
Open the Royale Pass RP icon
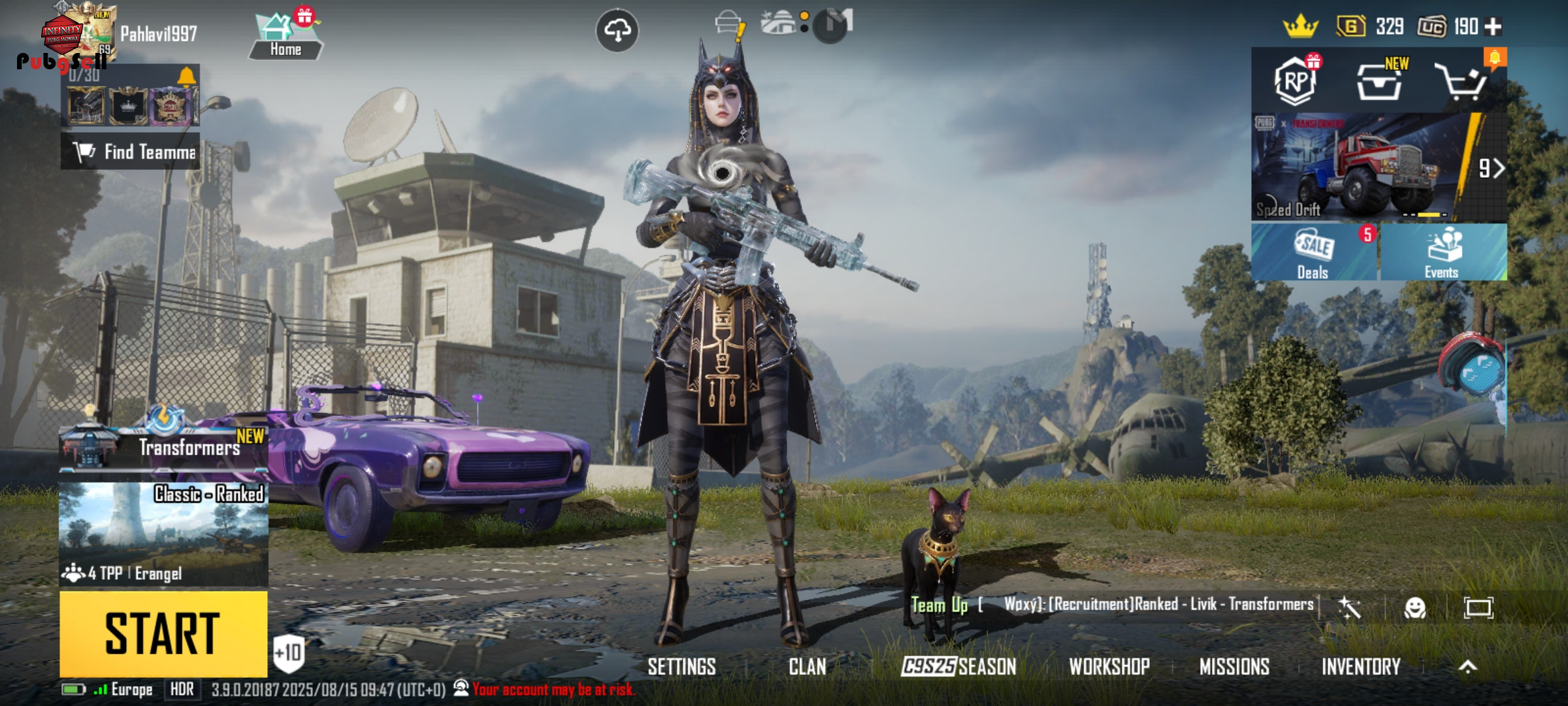pos(1296,81)
